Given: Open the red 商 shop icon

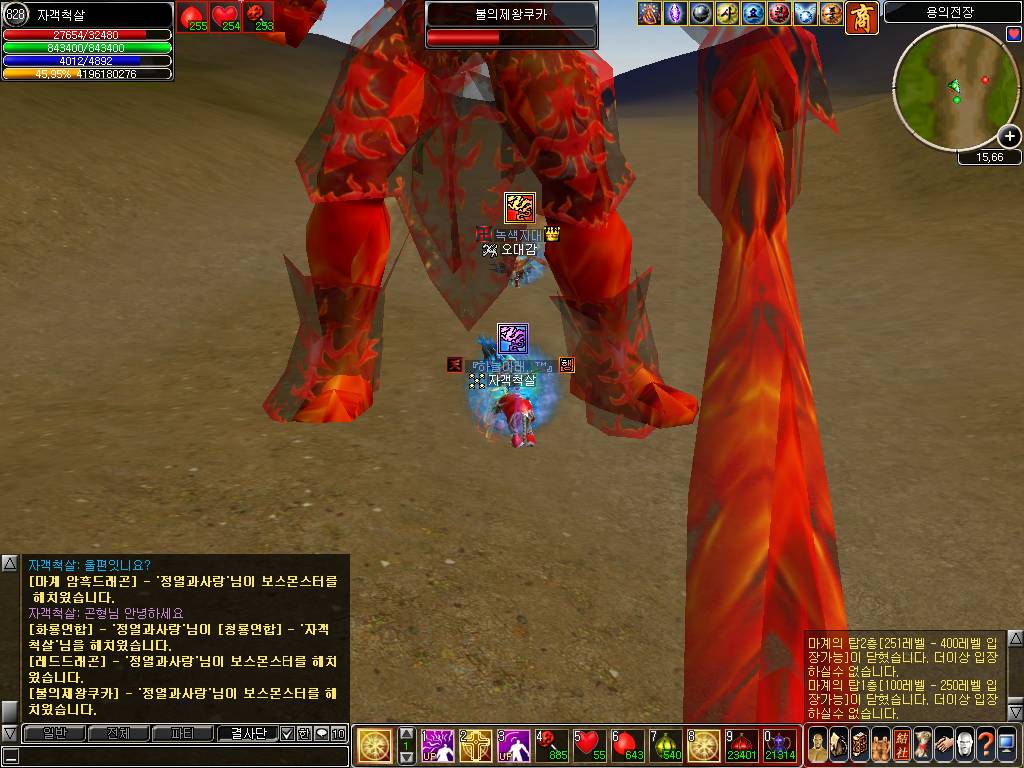Looking at the screenshot, I should click(x=862, y=17).
